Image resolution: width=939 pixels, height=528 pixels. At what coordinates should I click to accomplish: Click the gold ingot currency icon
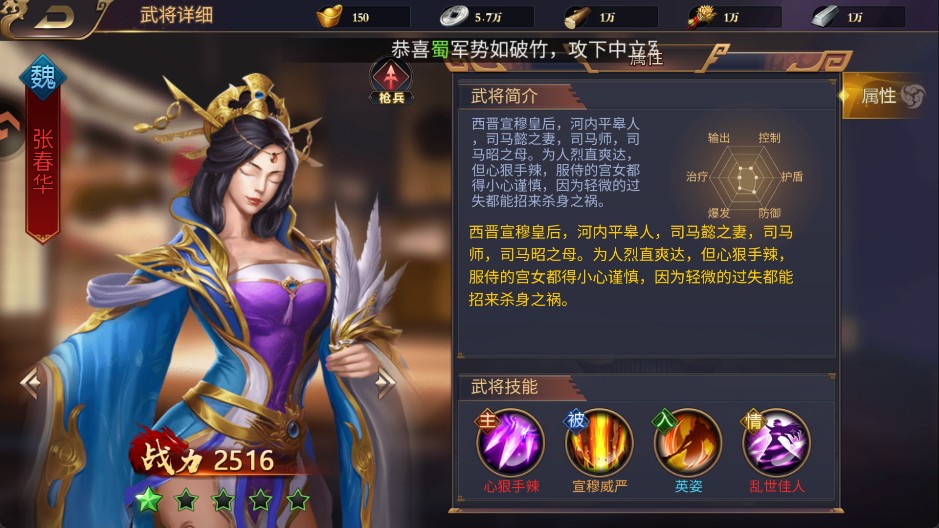(x=329, y=16)
